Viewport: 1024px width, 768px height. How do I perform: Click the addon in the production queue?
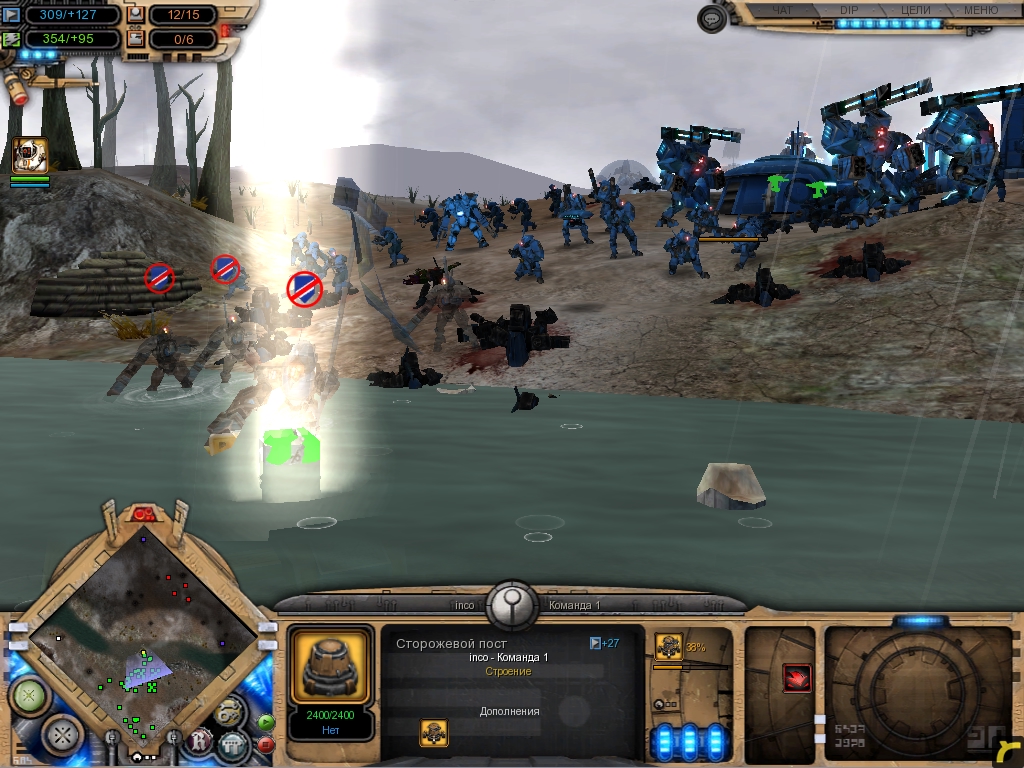(x=668, y=645)
